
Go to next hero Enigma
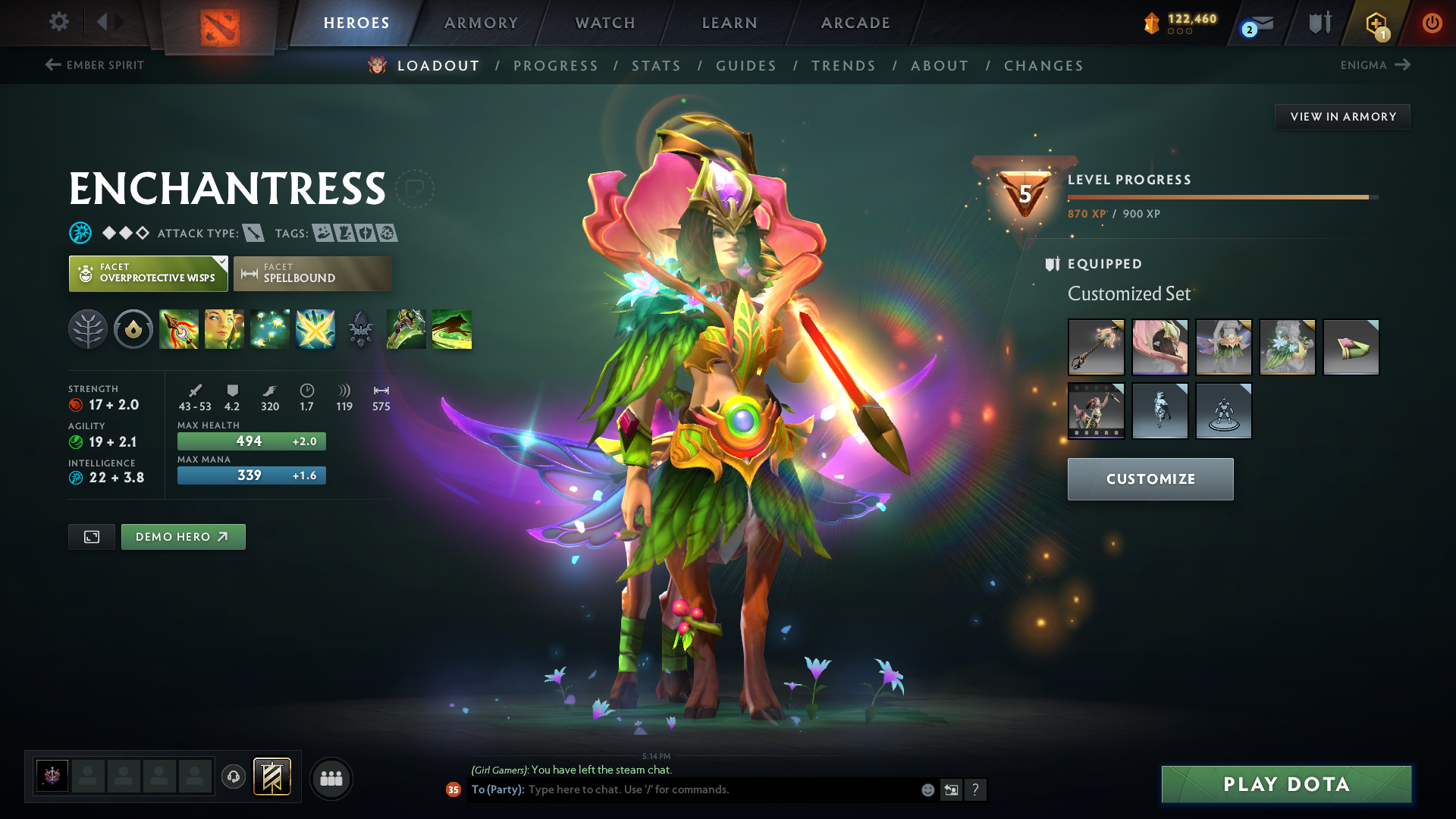(1404, 65)
